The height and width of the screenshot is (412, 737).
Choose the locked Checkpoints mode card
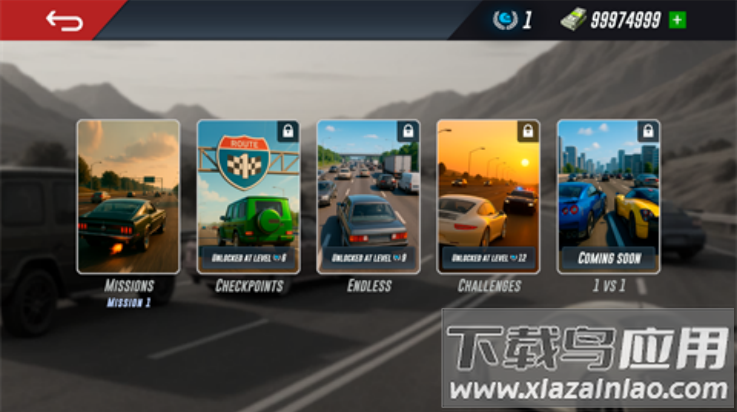pyautogui.click(x=248, y=196)
